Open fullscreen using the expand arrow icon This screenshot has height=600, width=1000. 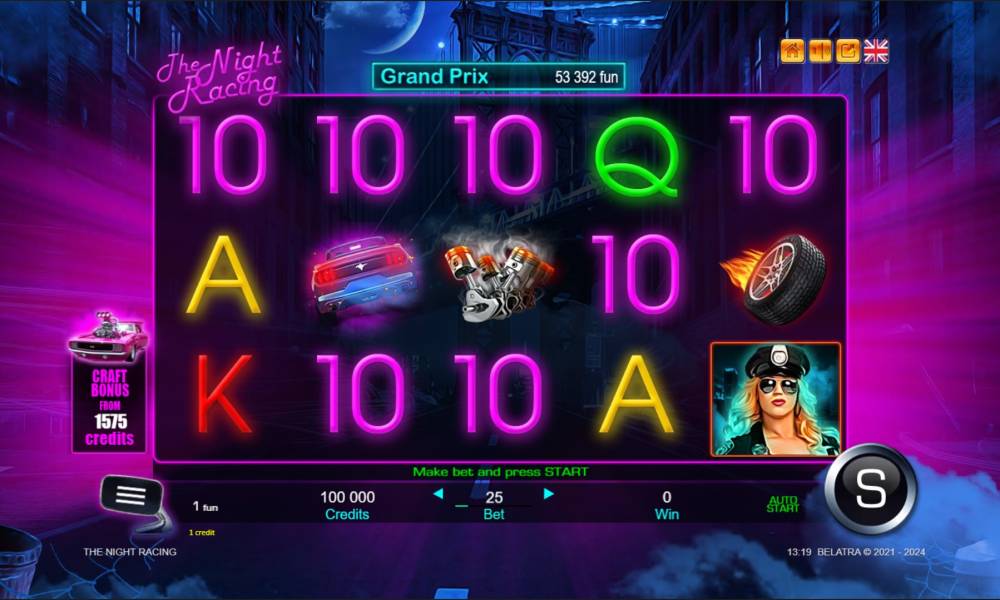point(848,51)
